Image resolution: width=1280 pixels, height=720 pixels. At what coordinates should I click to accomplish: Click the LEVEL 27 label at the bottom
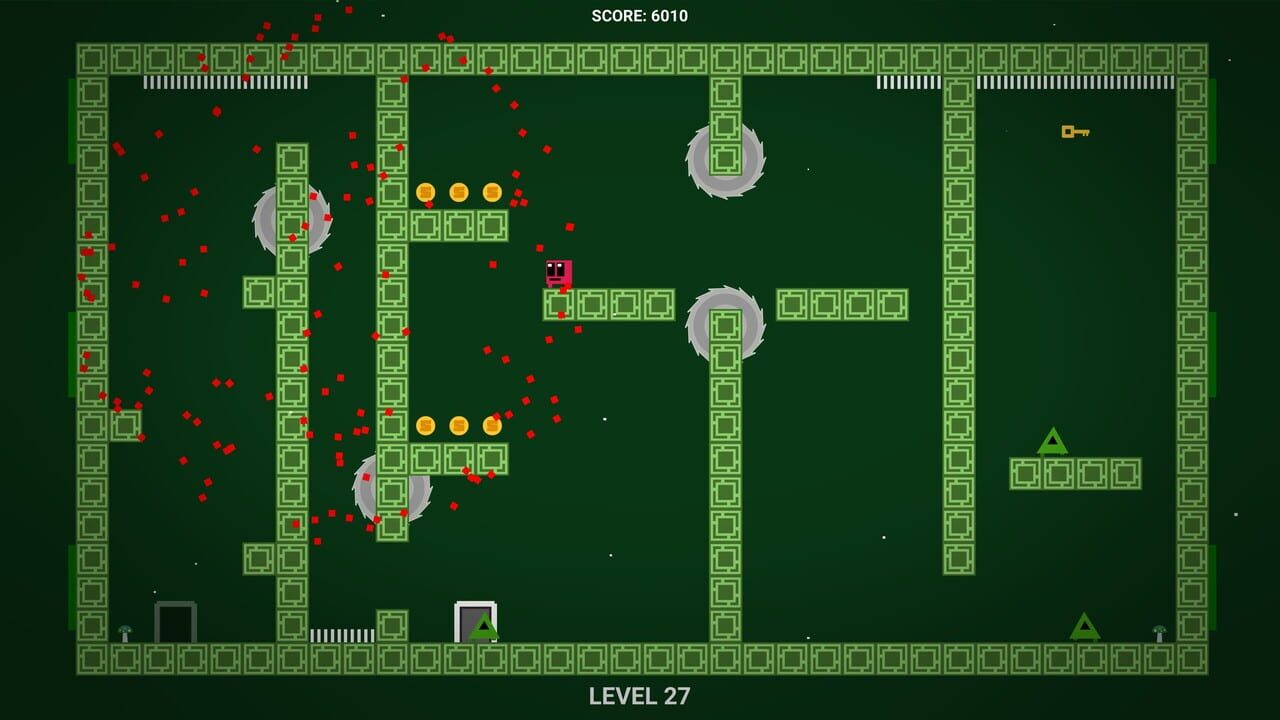click(x=640, y=694)
